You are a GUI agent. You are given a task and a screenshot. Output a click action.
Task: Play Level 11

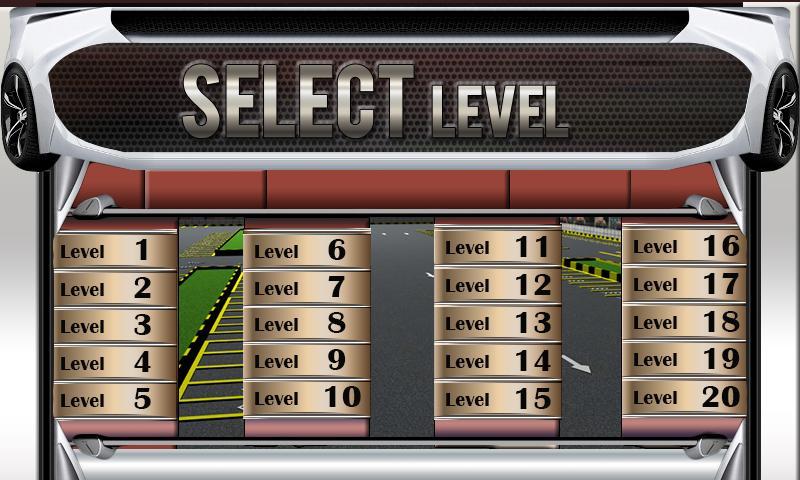click(497, 247)
